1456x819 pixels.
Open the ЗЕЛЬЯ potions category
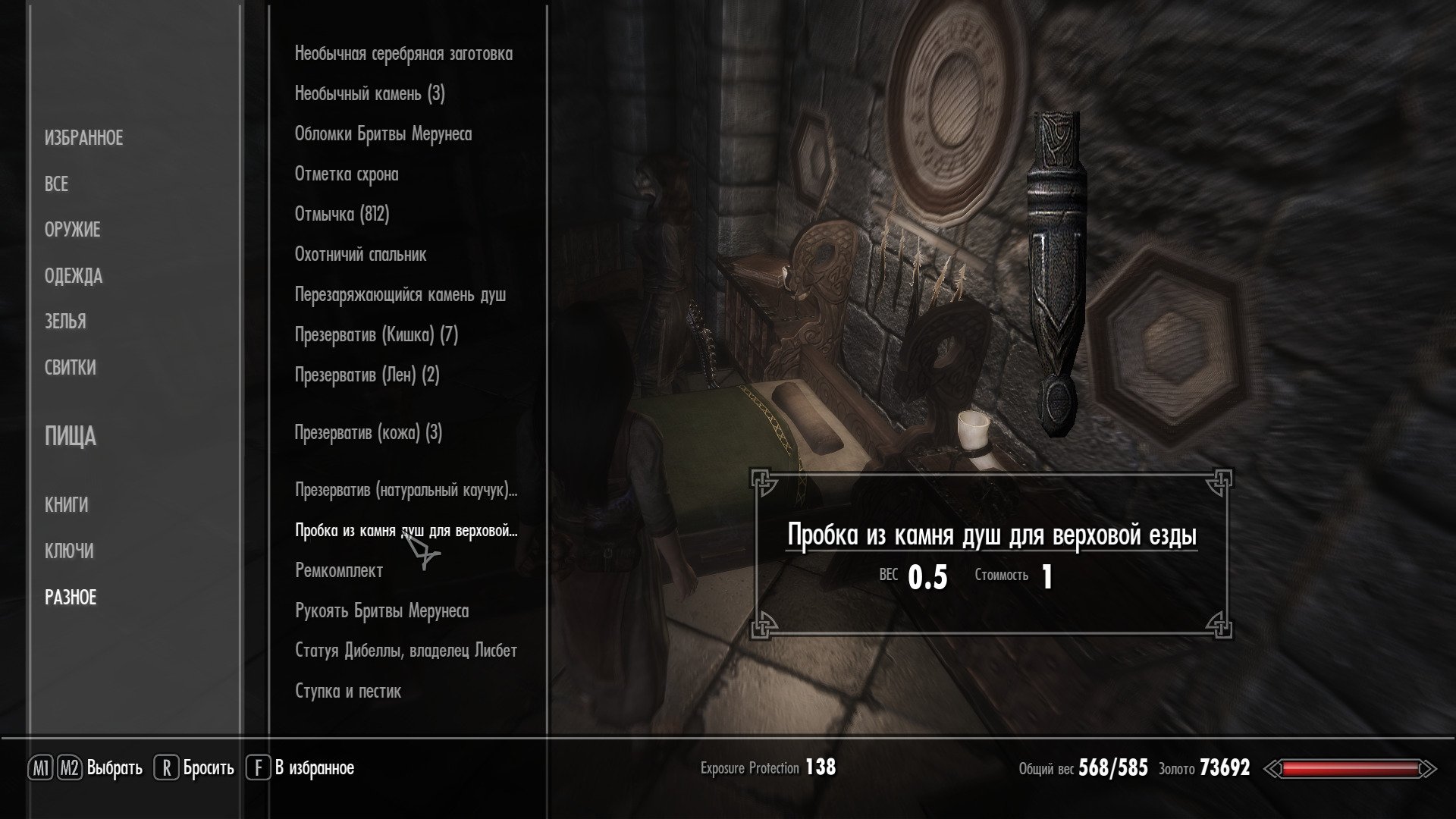[65, 322]
